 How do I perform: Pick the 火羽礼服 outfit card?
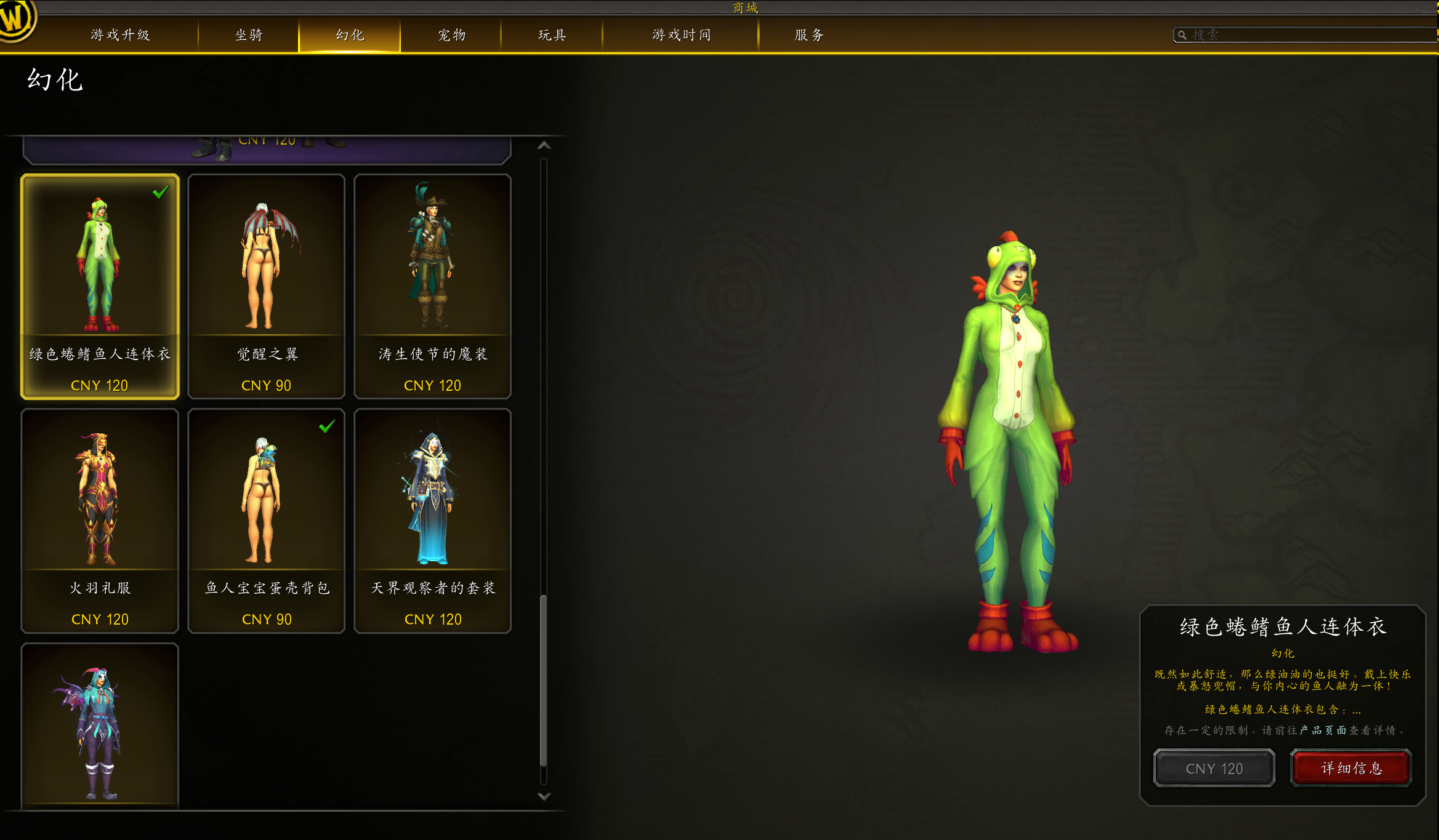[100, 521]
